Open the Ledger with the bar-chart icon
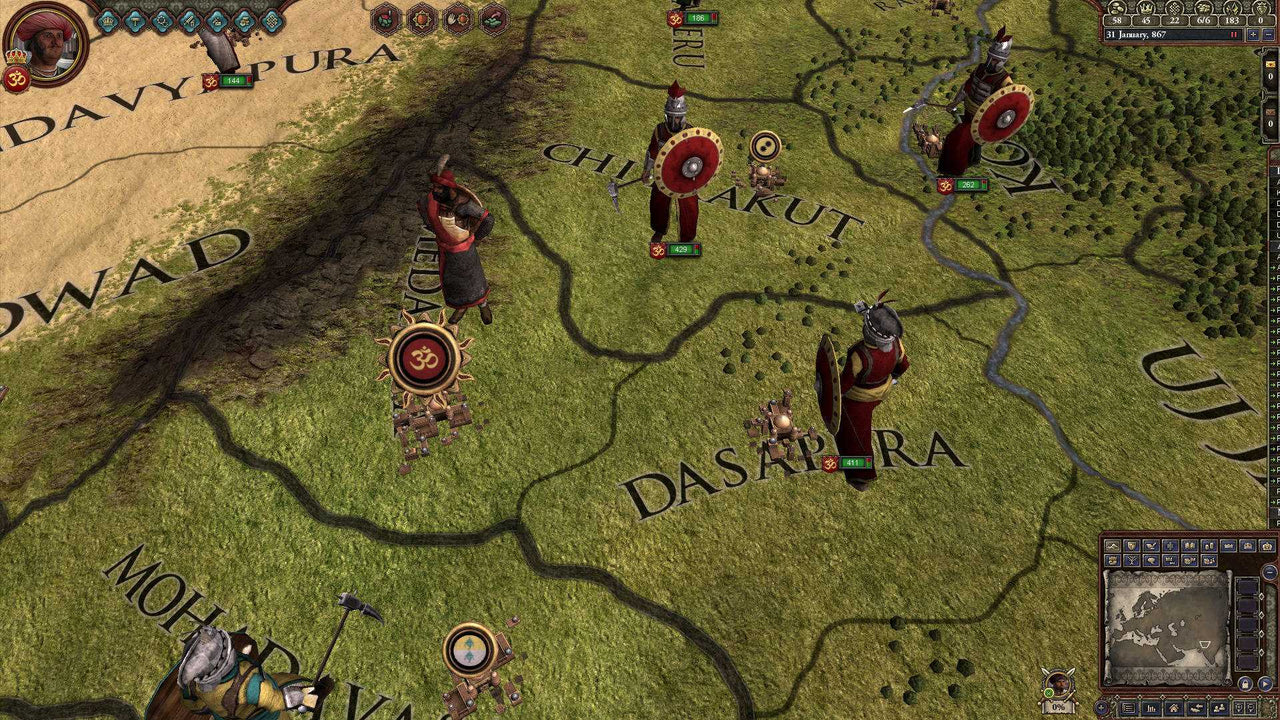The image size is (1280, 720). pyautogui.click(x=1150, y=706)
